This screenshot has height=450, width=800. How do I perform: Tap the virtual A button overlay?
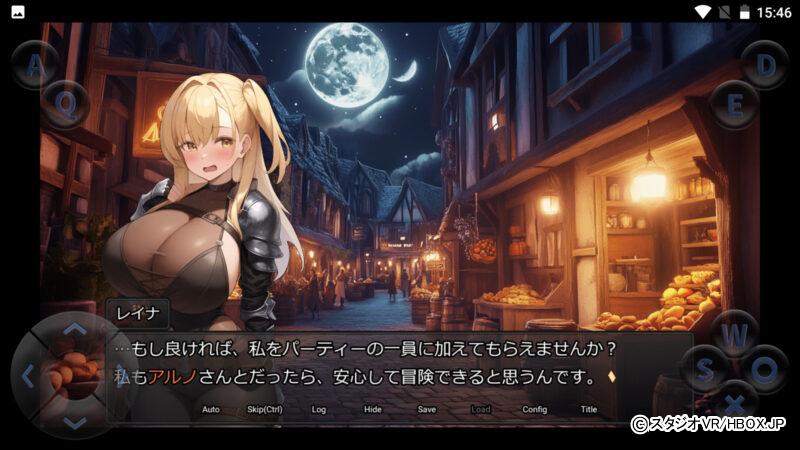(x=35, y=65)
